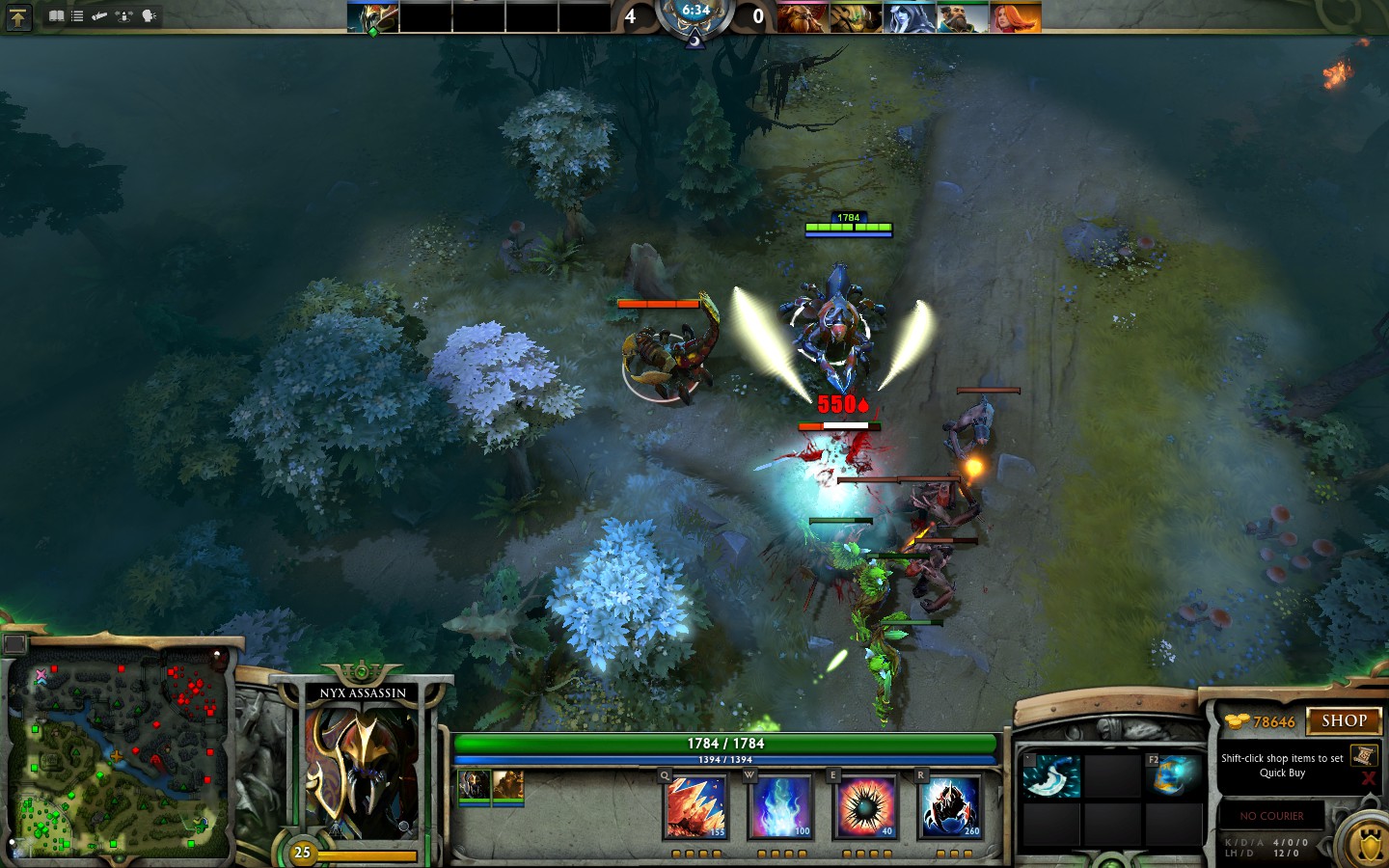
Task: Select the Mana Burn ability (W)
Action: (781, 808)
